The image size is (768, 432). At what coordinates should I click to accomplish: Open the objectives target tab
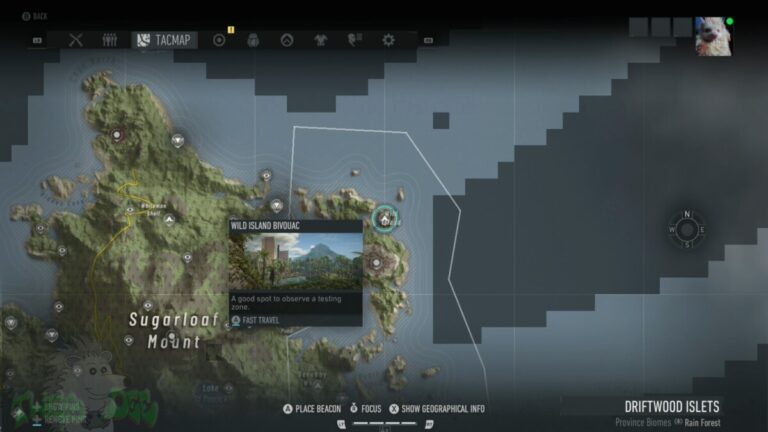(219, 40)
